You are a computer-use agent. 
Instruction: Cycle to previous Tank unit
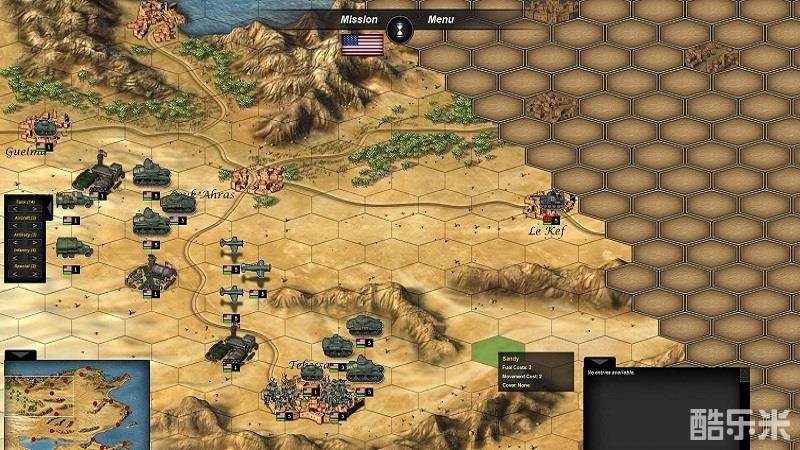click(14, 209)
